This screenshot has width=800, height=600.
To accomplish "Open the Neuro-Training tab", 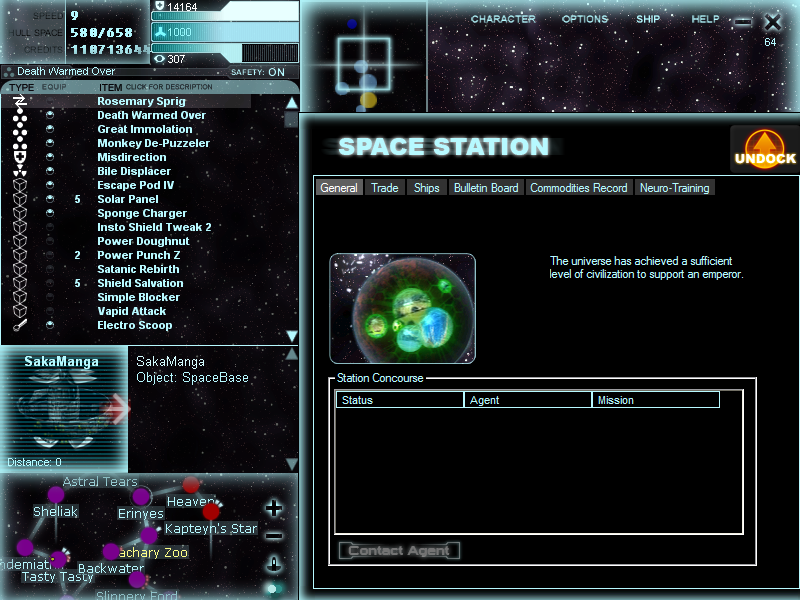I will (x=674, y=188).
